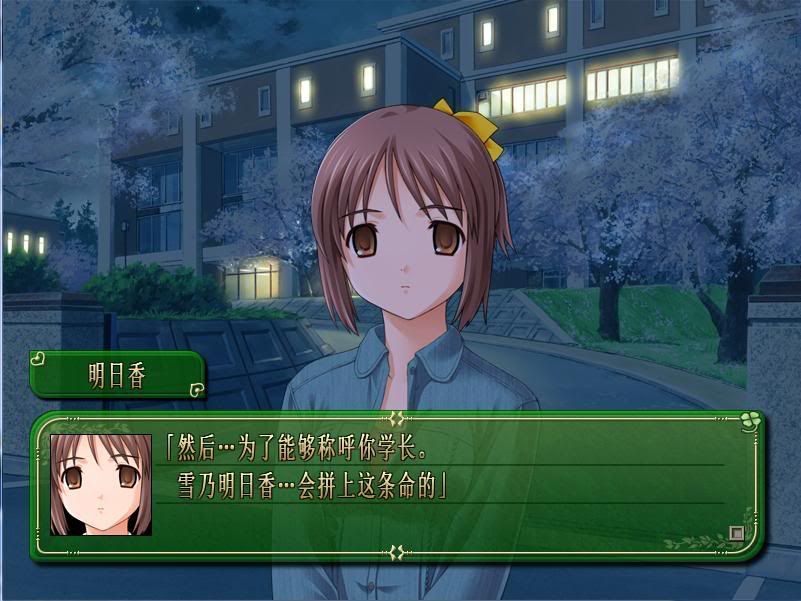Click the four-leaf clover icon on dialogue box

(750, 422)
